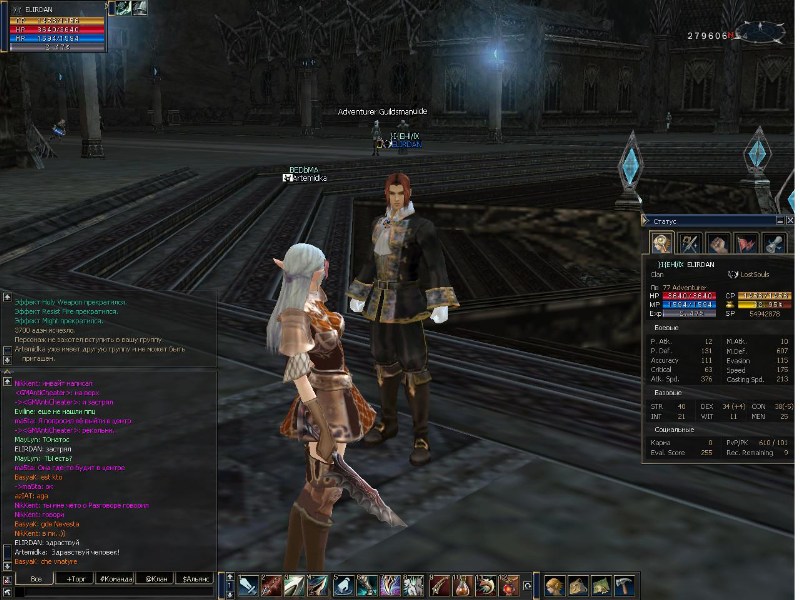800x600 pixels.
Task: Switch to the crossed tools status tab
Action: pyautogui.click(x=690, y=242)
